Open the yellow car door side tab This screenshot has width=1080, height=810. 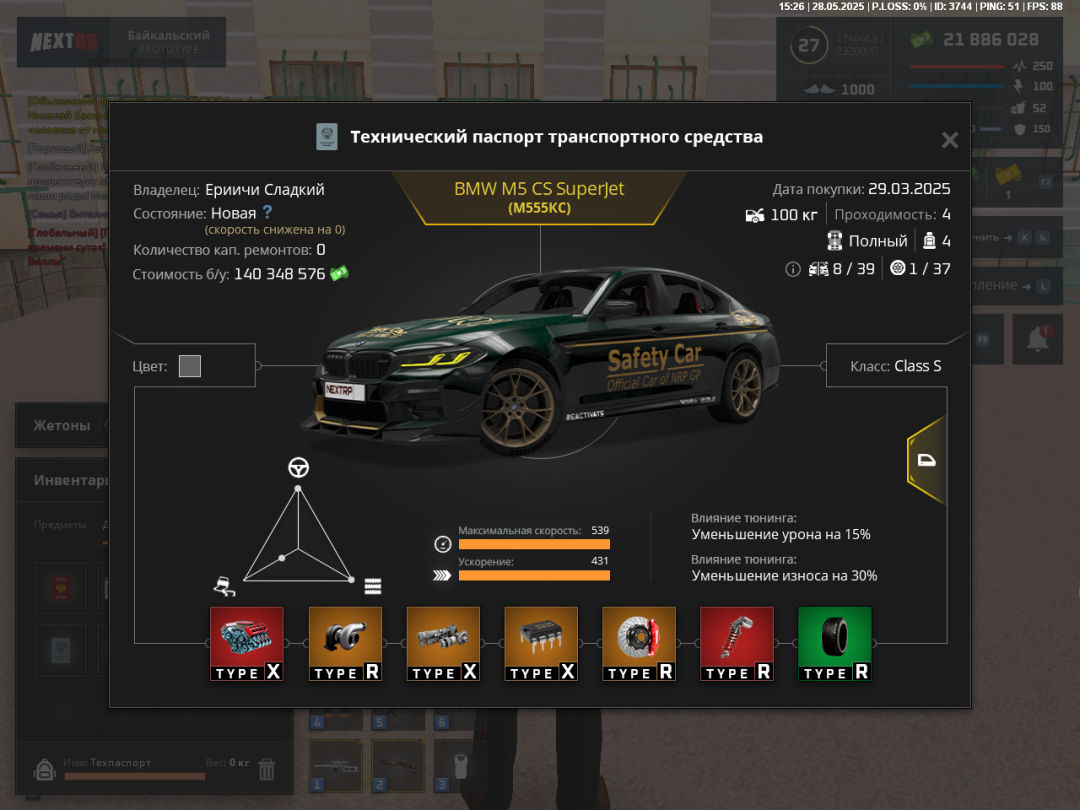(926, 460)
